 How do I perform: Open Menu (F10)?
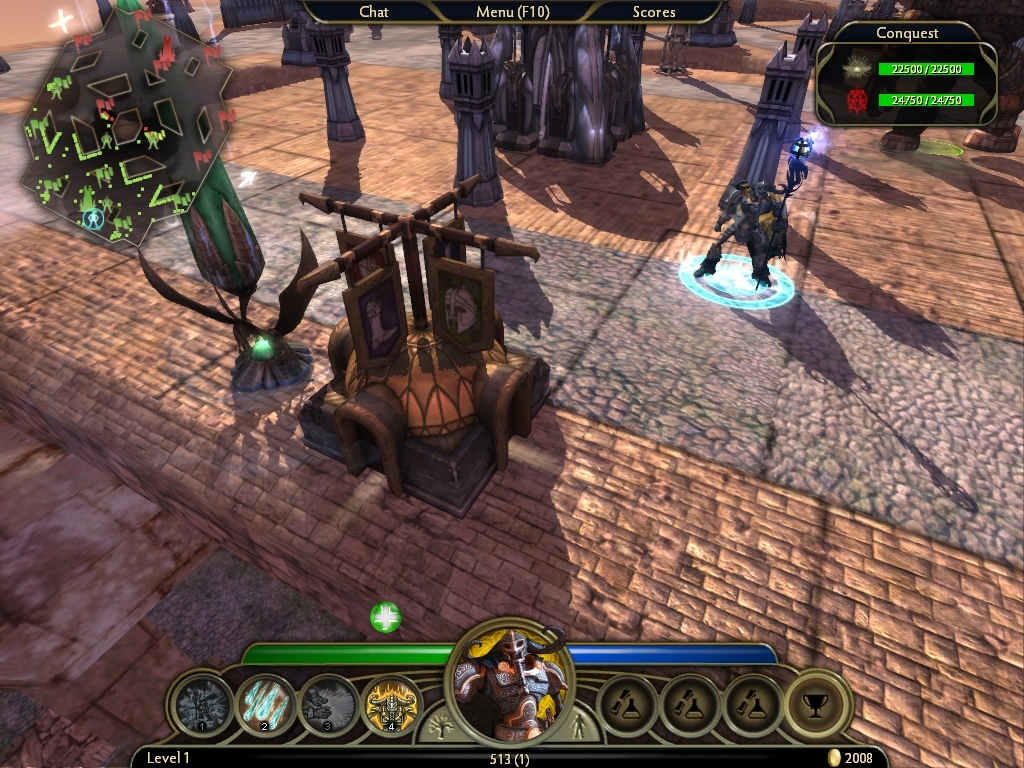513,12
